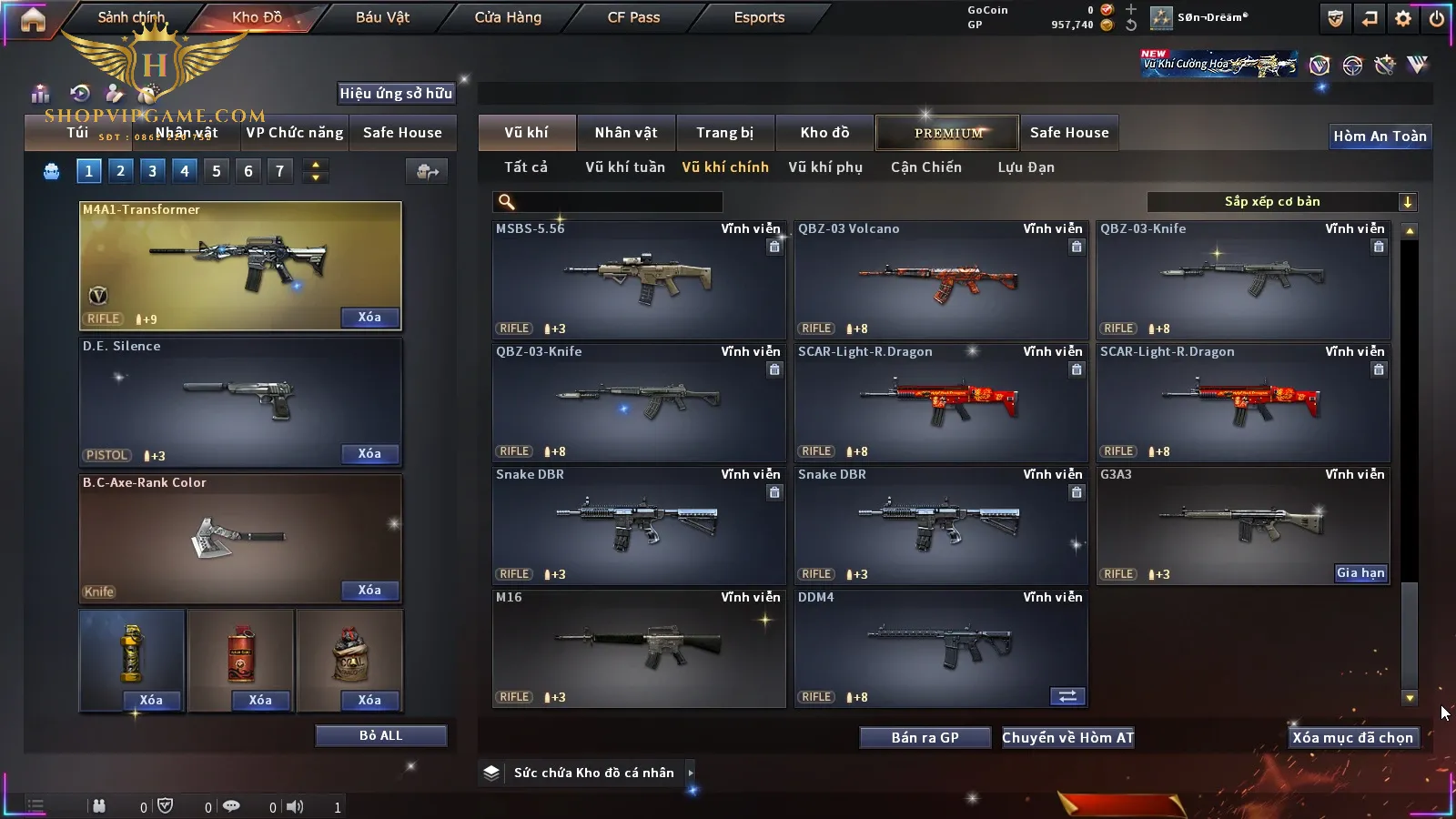Pick the M16 rifle tile

(x=638, y=648)
